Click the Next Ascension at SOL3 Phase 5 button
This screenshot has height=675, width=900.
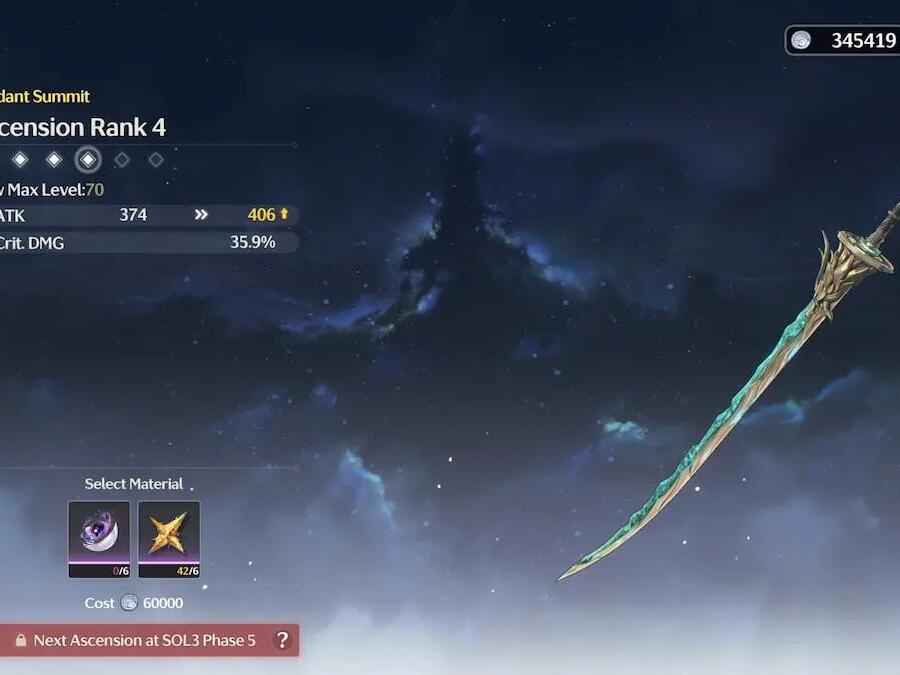pyautogui.click(x=140, y=640)
